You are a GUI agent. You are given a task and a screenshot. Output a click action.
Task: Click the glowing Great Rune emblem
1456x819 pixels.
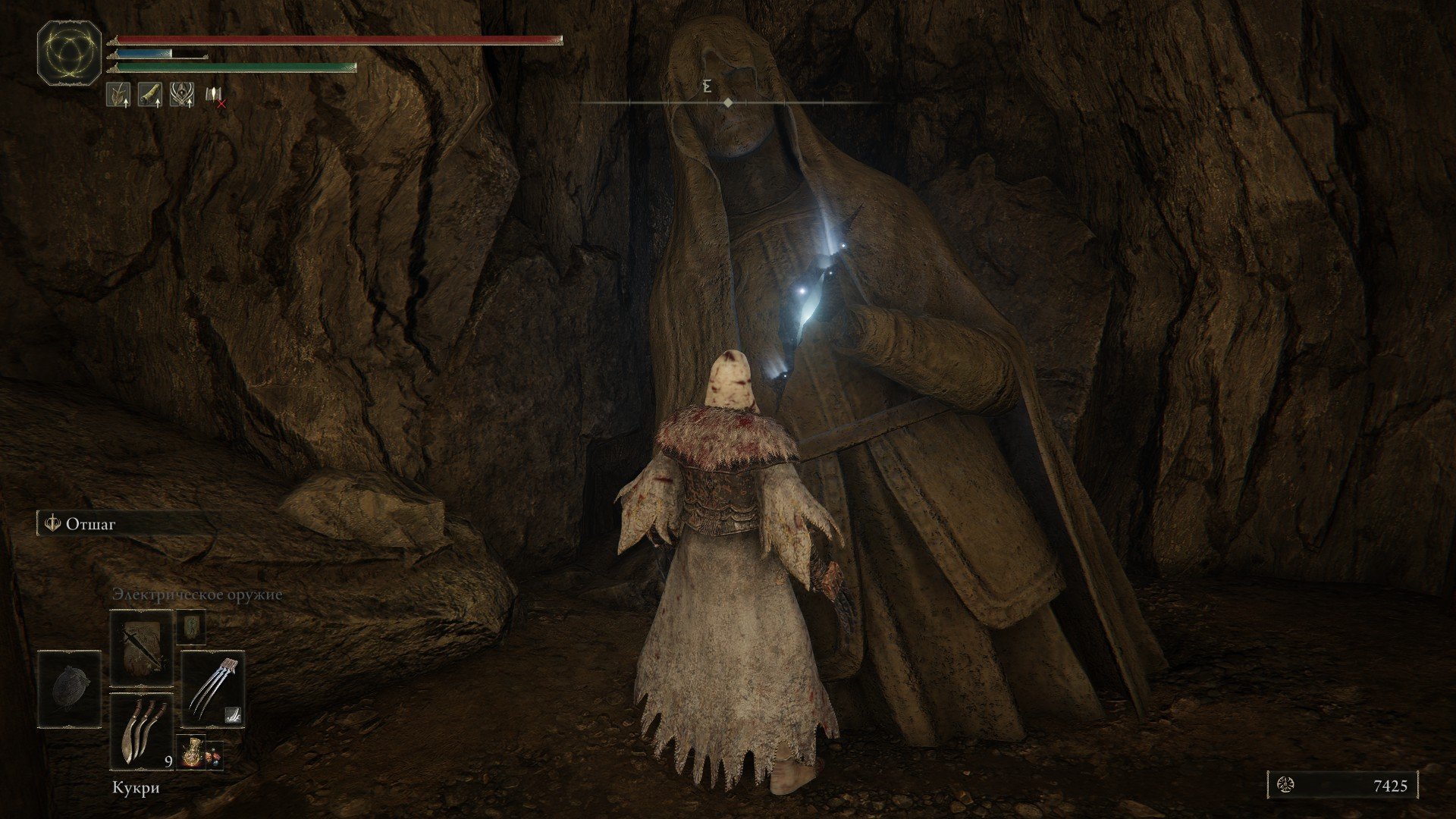coord(69,52)
